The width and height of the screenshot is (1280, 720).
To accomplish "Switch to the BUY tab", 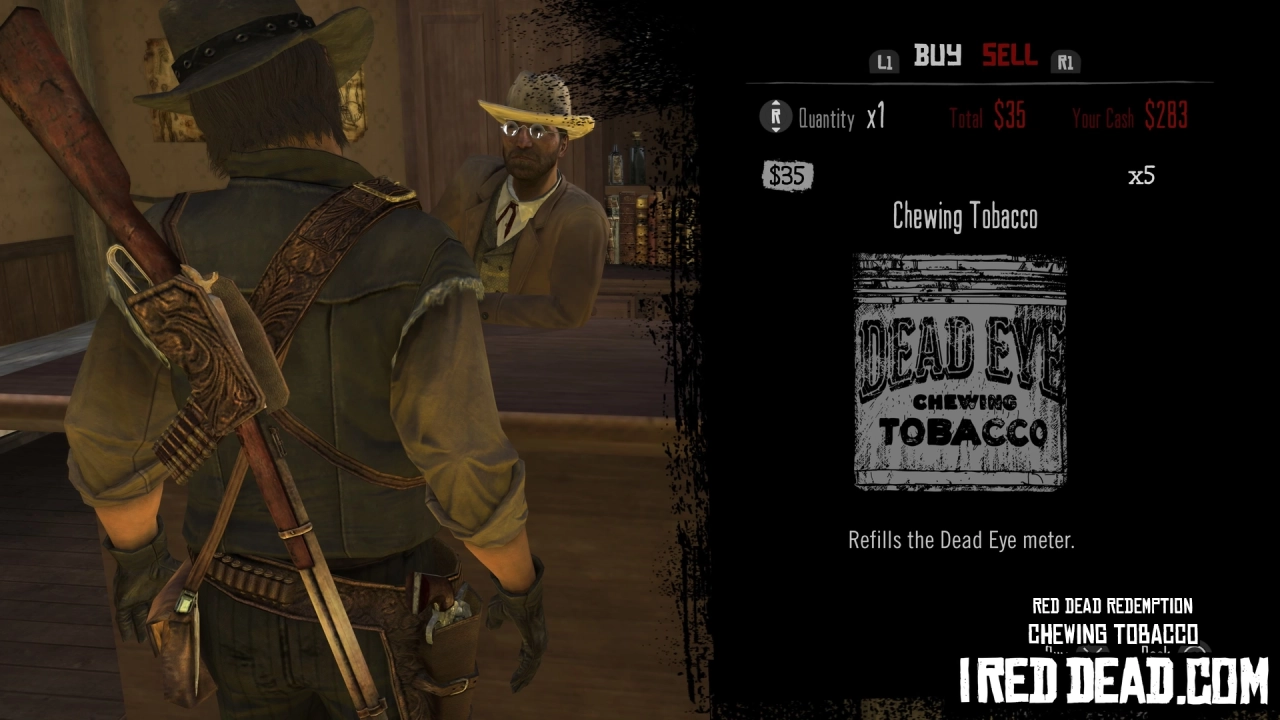I will [x=938, y=56].
